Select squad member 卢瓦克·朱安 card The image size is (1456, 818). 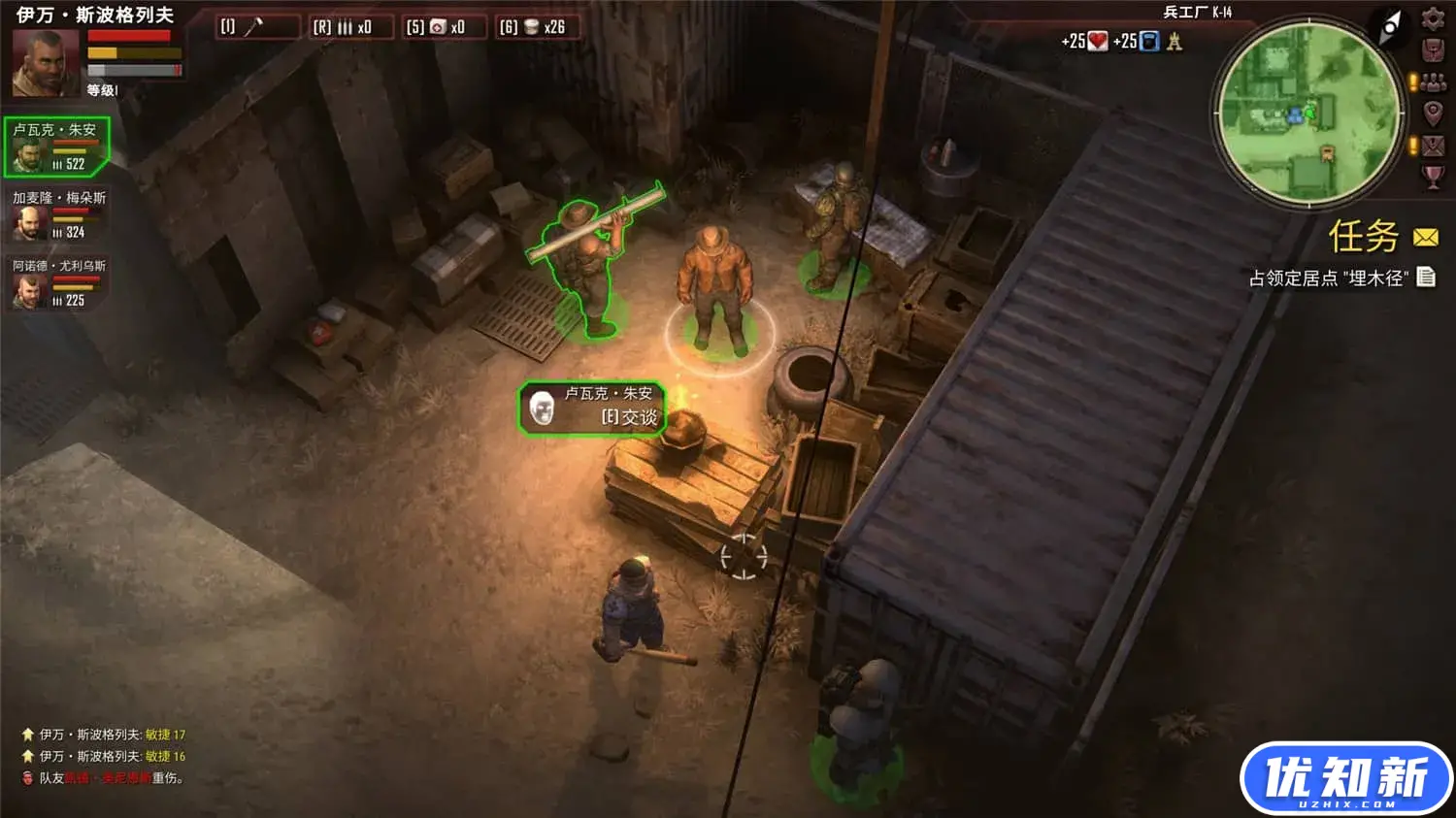click(56, 147)
